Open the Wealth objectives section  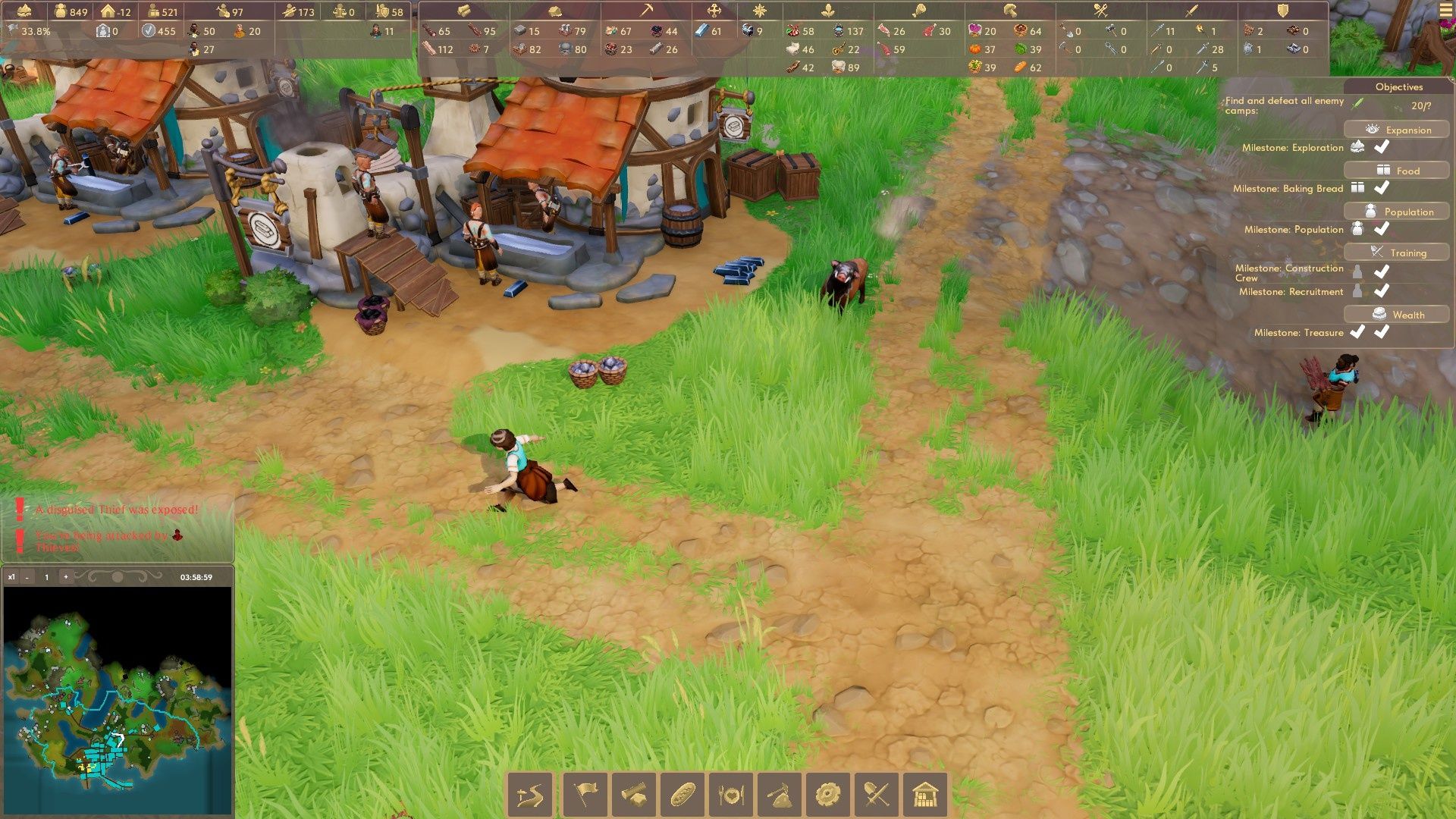coord(1397,315)
